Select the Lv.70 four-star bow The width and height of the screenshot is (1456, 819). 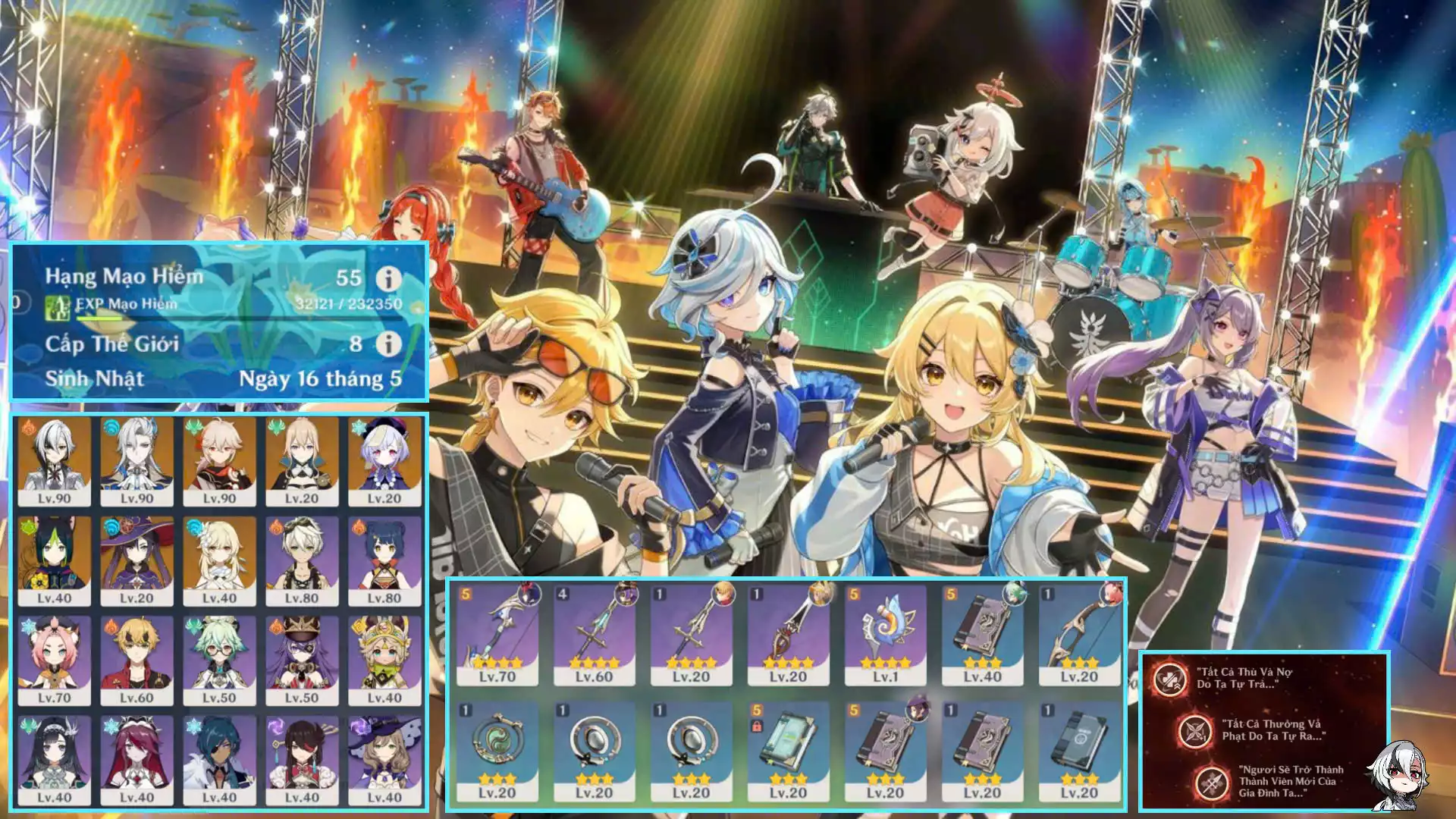[x=497, y=633]
